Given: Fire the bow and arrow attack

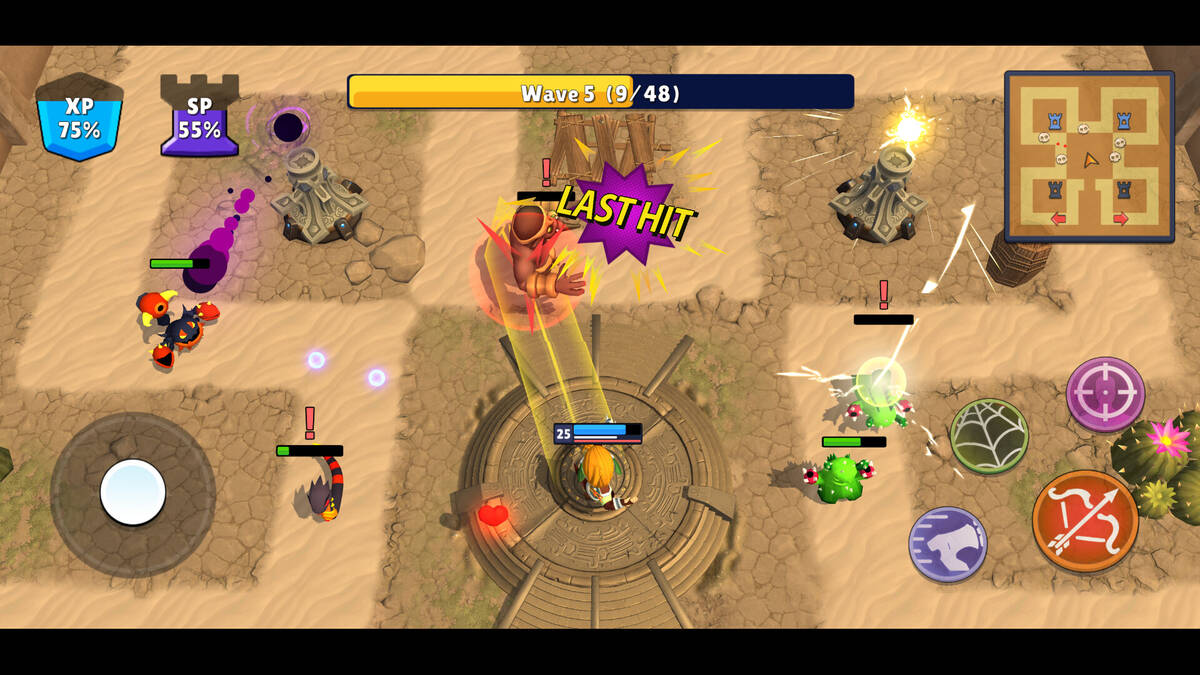Looking at the screenshot, I should [x=1085, y=521].
